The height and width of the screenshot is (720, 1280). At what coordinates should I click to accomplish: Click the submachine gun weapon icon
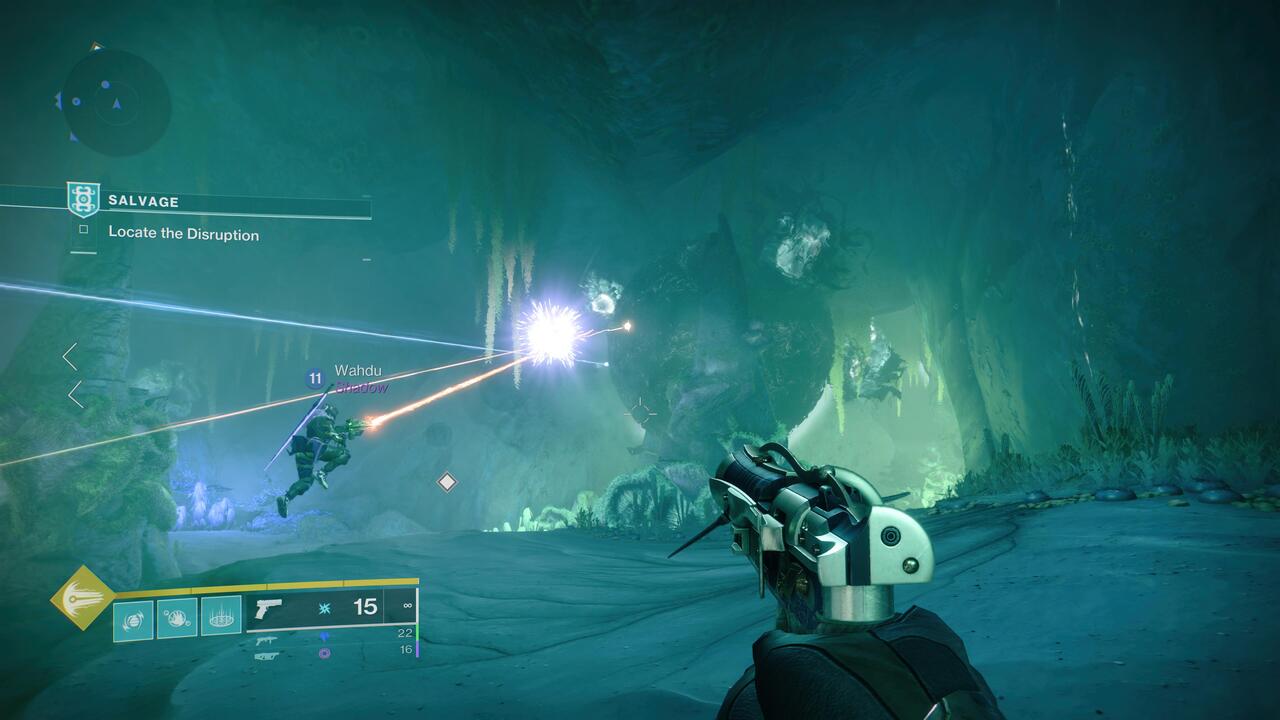[267, 640]
